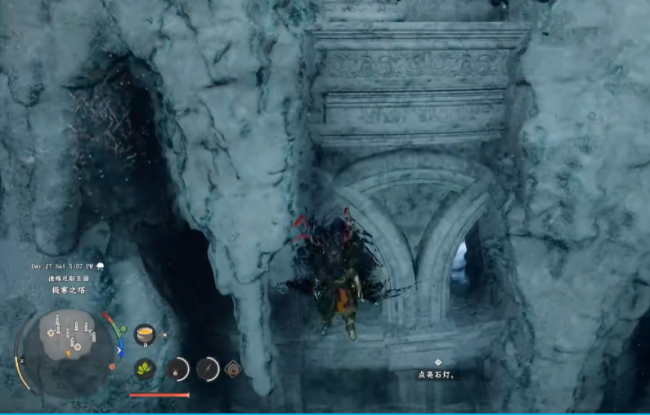Select the golden bowl item slot
650x415 pixels.
click(144, 334)
